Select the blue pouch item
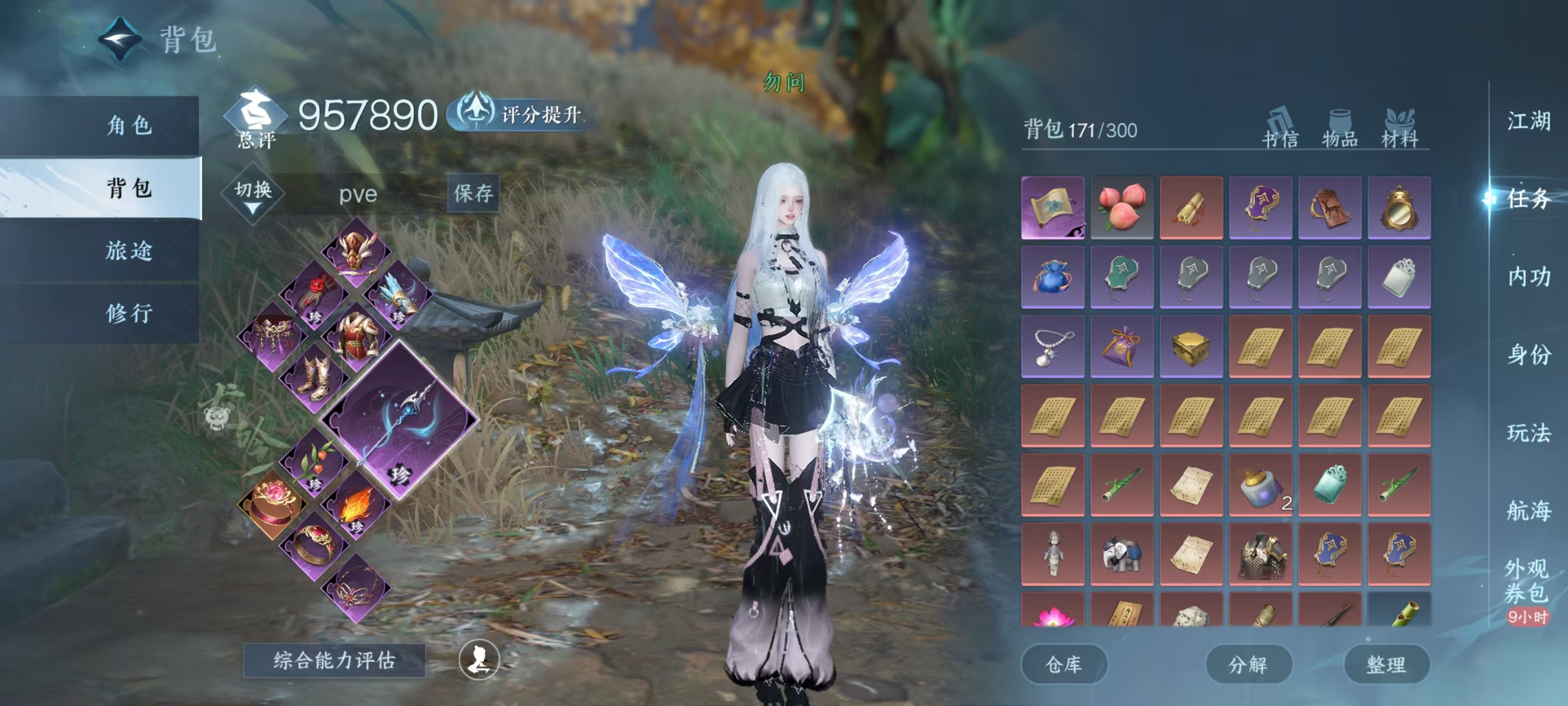The width and height of the screenshot is (1568, 706). [x=1052, y=277]
